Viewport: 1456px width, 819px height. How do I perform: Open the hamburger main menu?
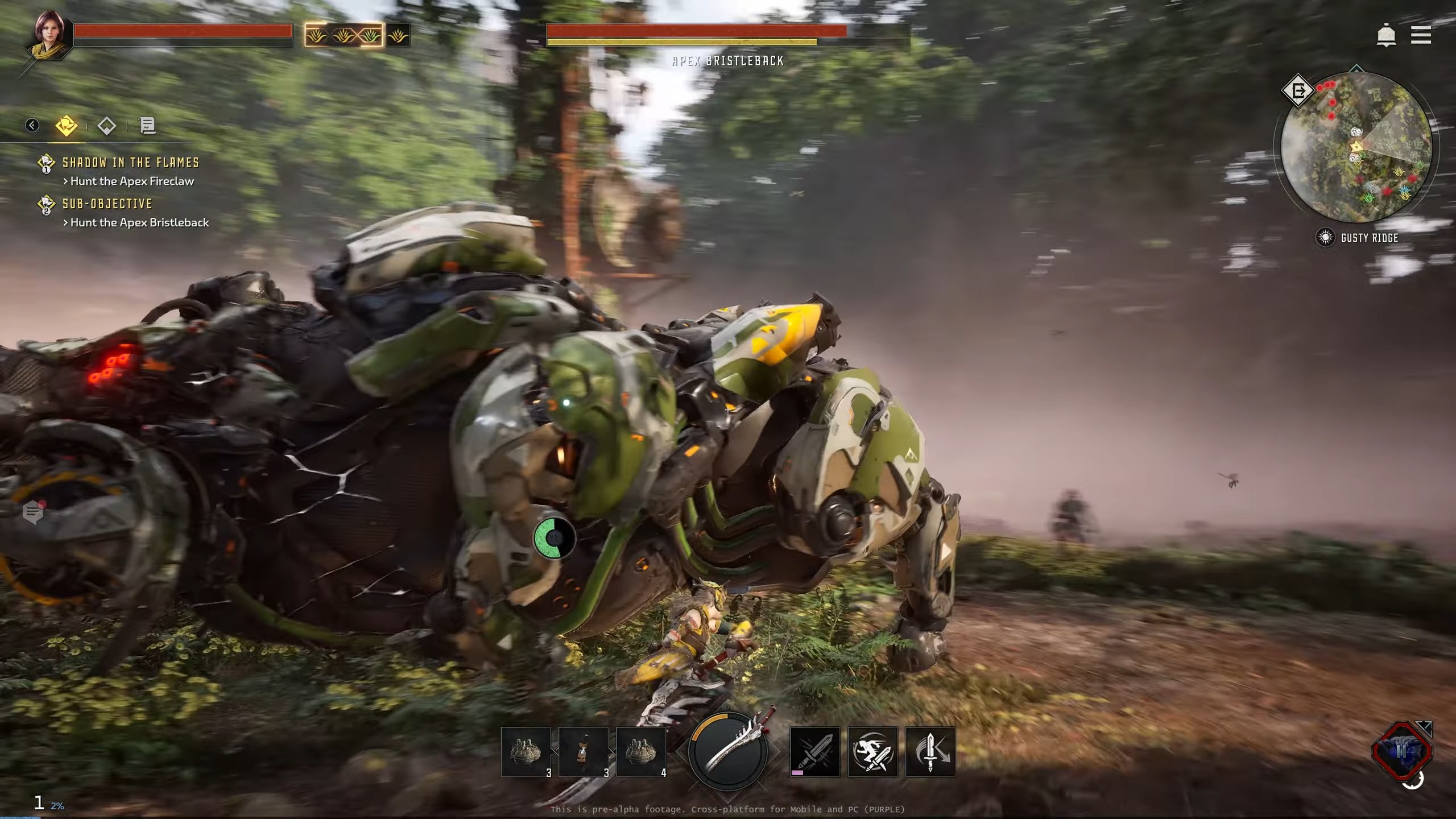(1421, 35)
